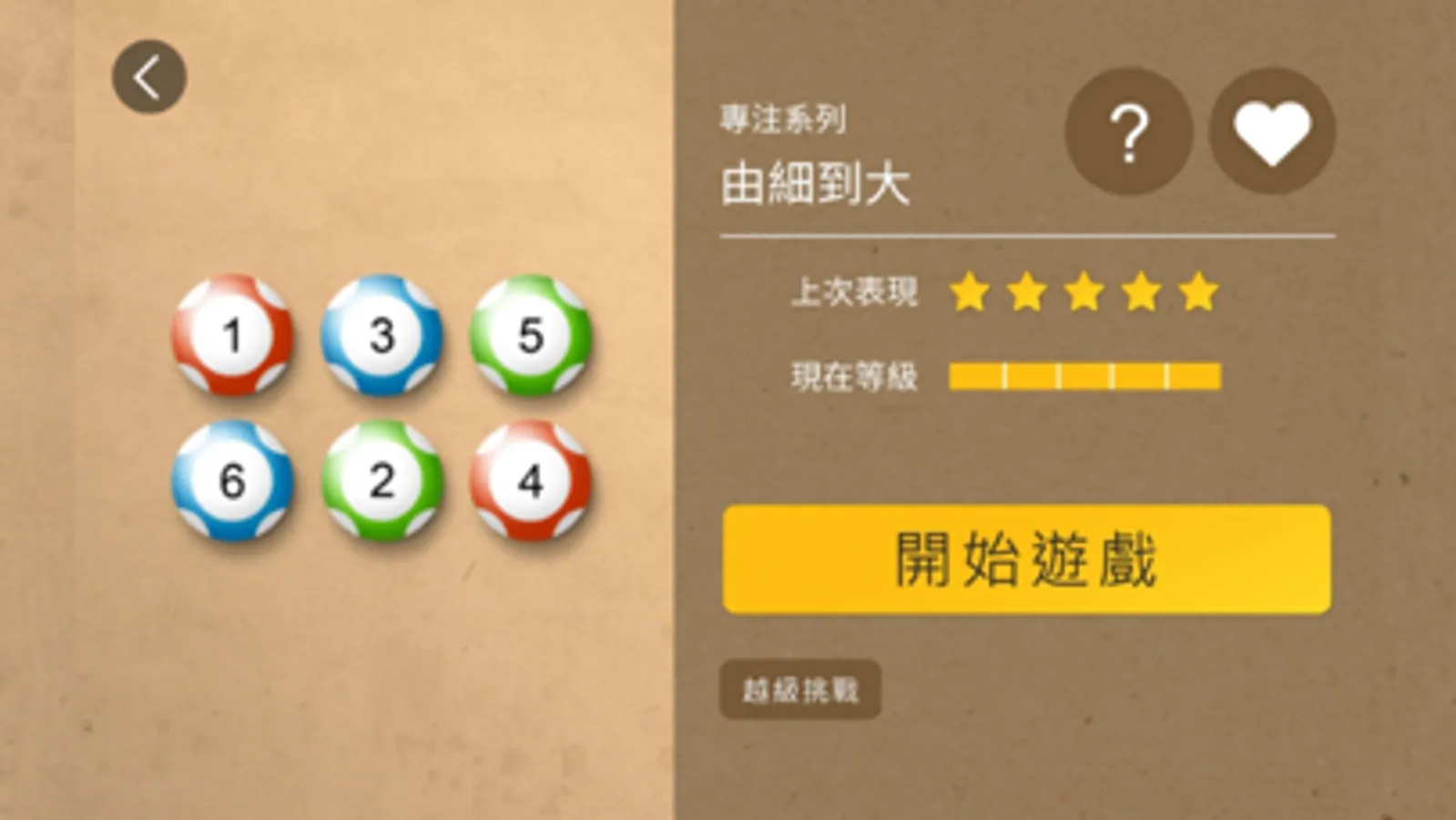Select the first star under 上次表現
This screenshot has height=820, width=1456.
968,292
